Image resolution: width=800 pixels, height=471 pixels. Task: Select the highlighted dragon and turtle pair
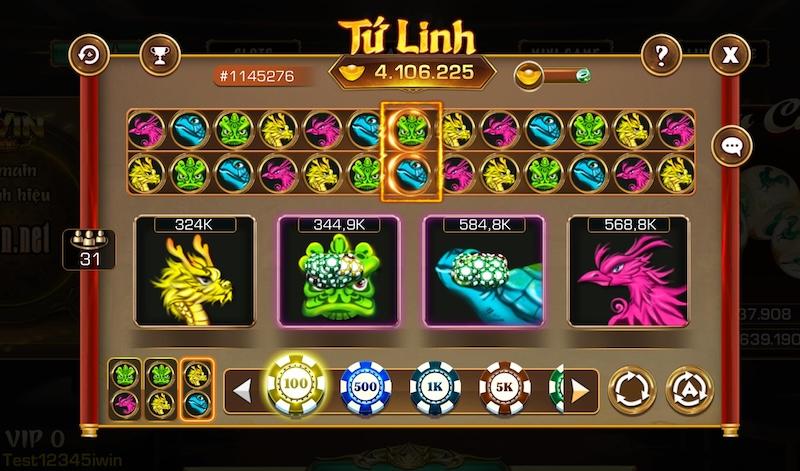coord(196,388)
